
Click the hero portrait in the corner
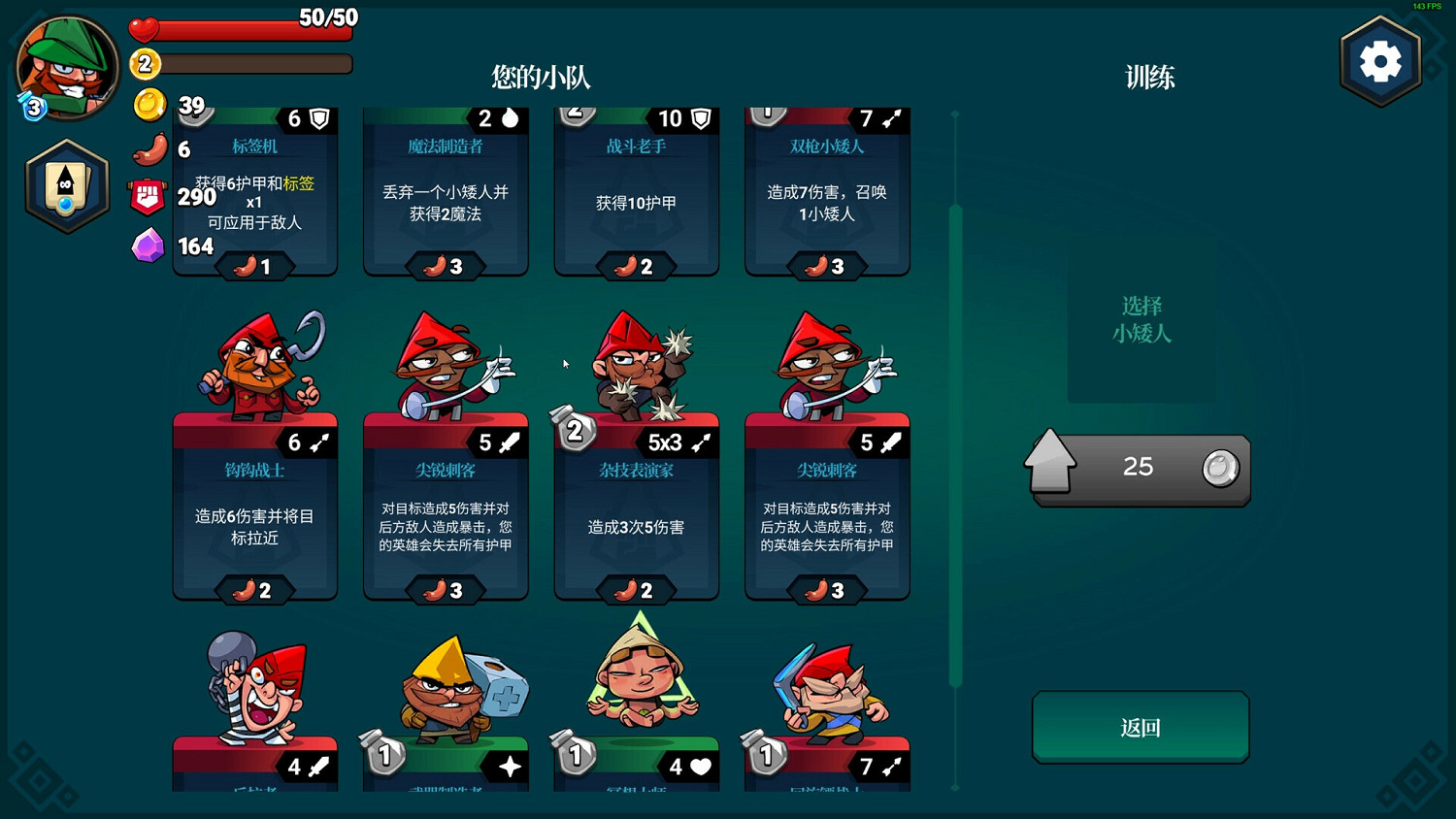coord(65,68)
